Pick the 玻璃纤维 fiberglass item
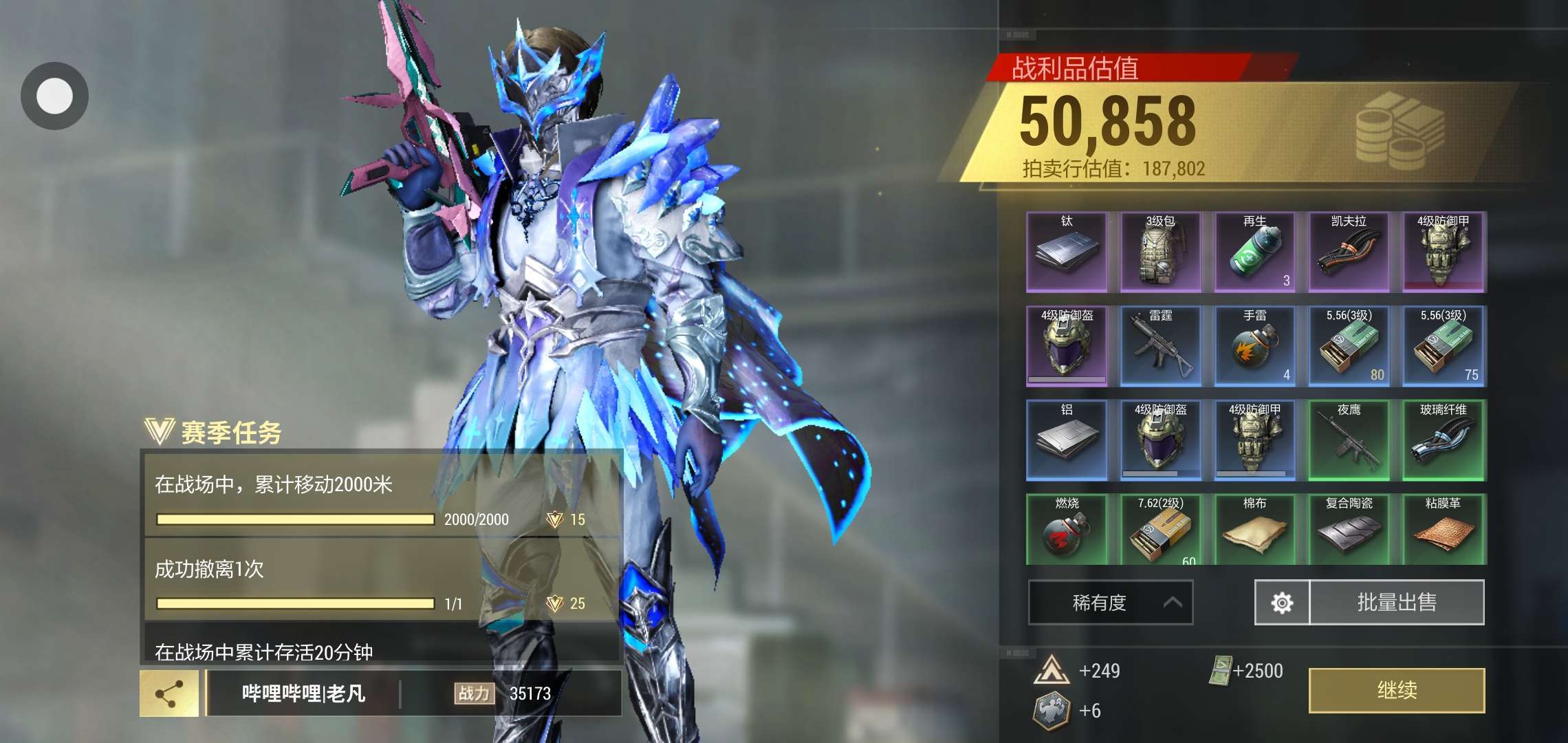 point(1443,440)
